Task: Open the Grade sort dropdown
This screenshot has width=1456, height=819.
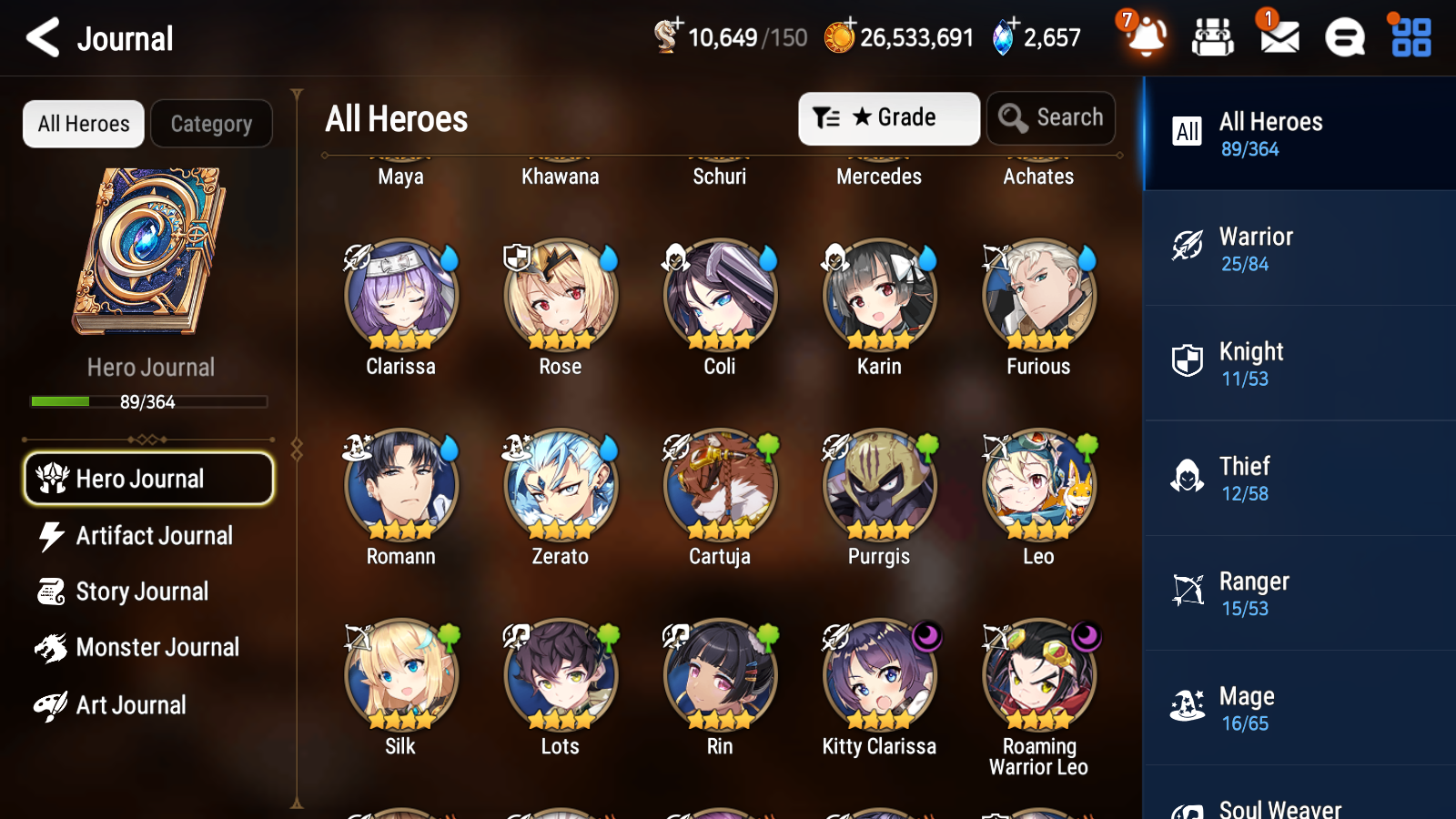Action: click(888, 118)
